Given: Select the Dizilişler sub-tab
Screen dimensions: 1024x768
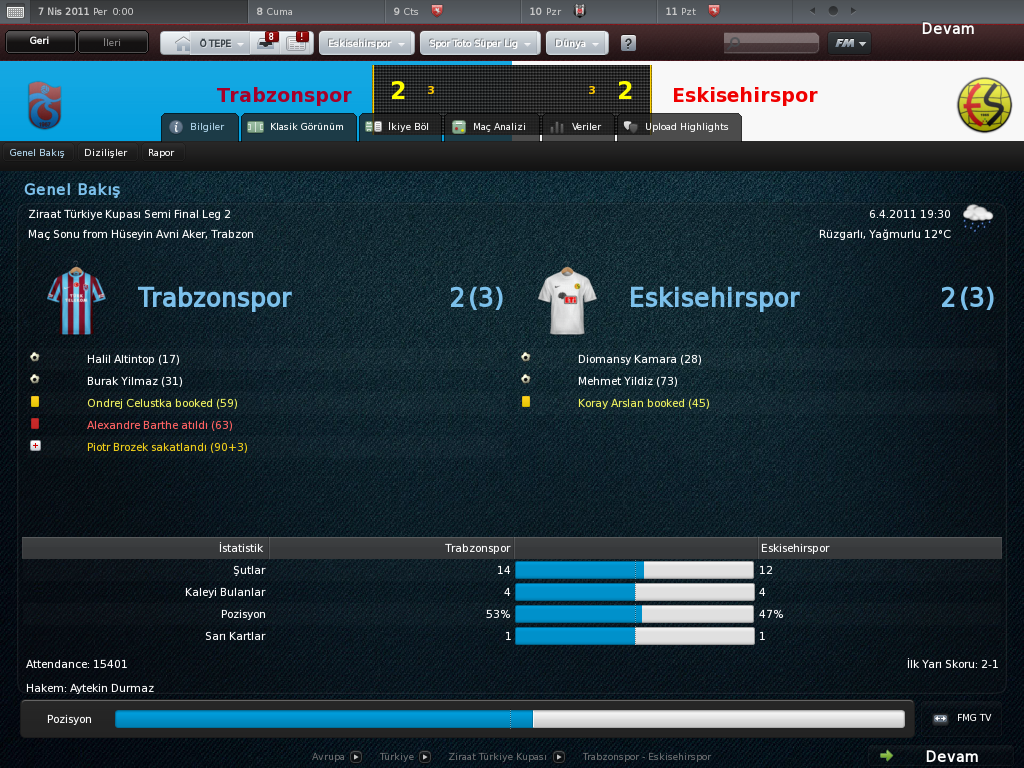Looking at the screenshot, I should pyautogui.click(x=106, y=153).
